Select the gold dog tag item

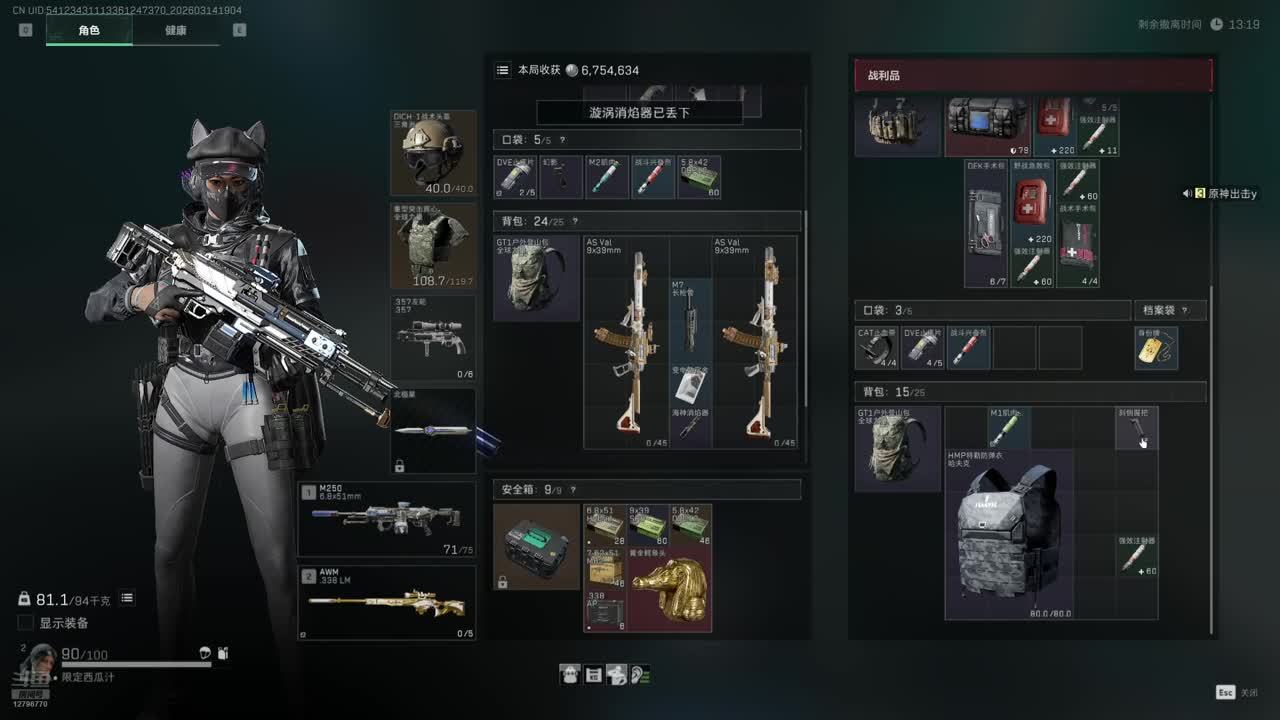point(1156,348)
